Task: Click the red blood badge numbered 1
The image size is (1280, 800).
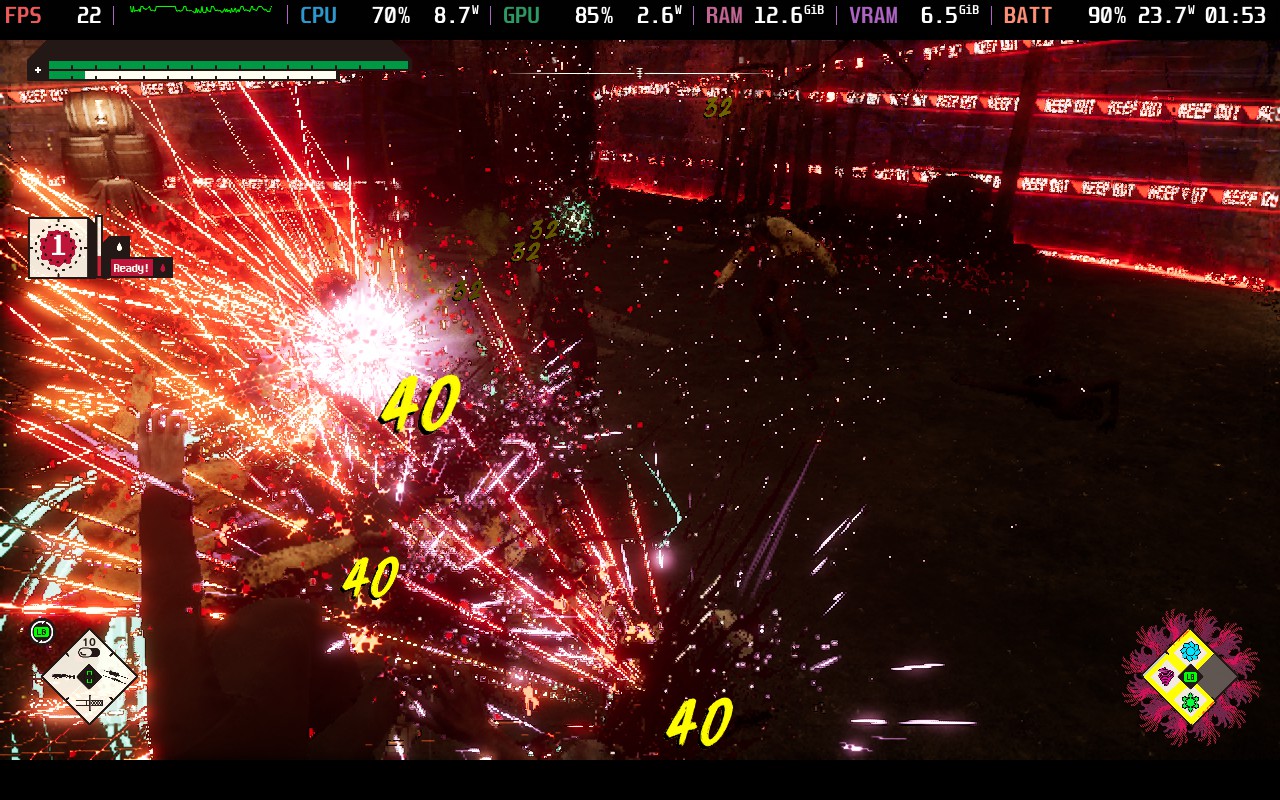Action: click(x=58, y=246)
